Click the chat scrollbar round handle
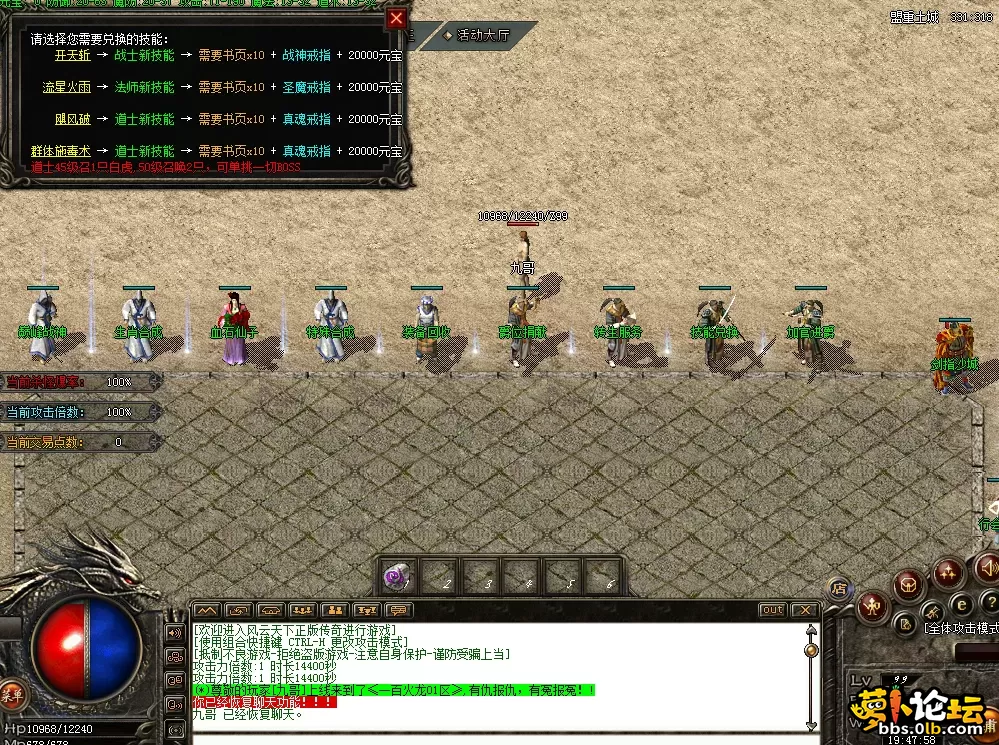The height and width of the screenshot is (745, 999). click(811, 650)
